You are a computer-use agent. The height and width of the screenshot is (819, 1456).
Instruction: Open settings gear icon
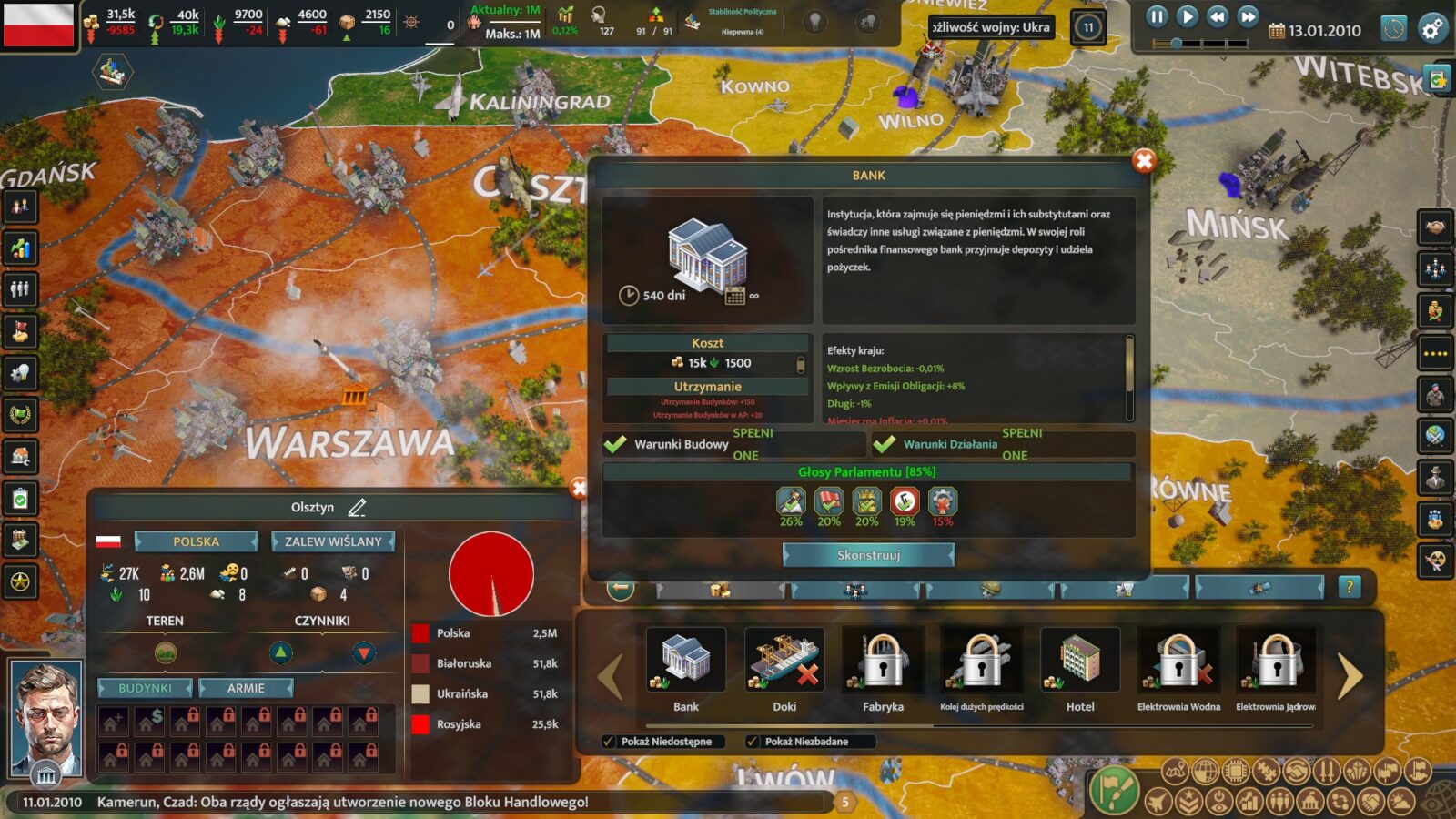click(x=1432, y=29)
